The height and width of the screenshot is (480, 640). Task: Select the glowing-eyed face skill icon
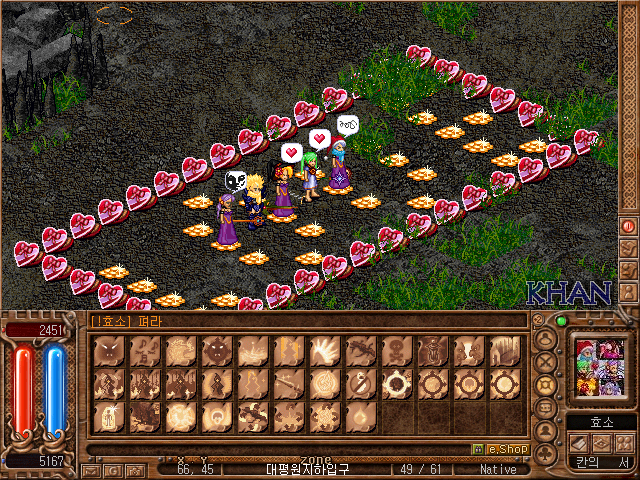pos(215,352)
